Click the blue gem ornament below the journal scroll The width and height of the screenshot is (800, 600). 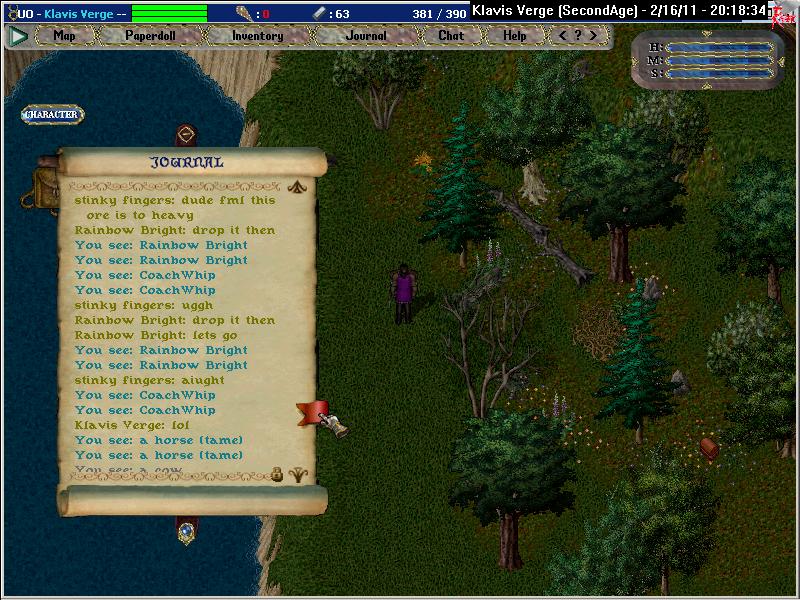(x=185, y=532)
